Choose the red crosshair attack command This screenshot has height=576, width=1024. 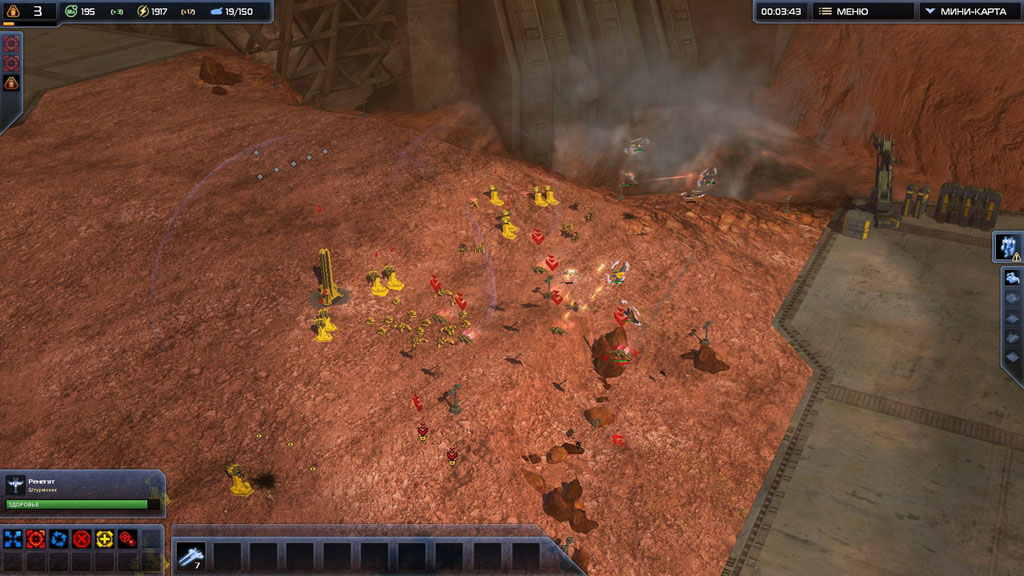[36, 539]
